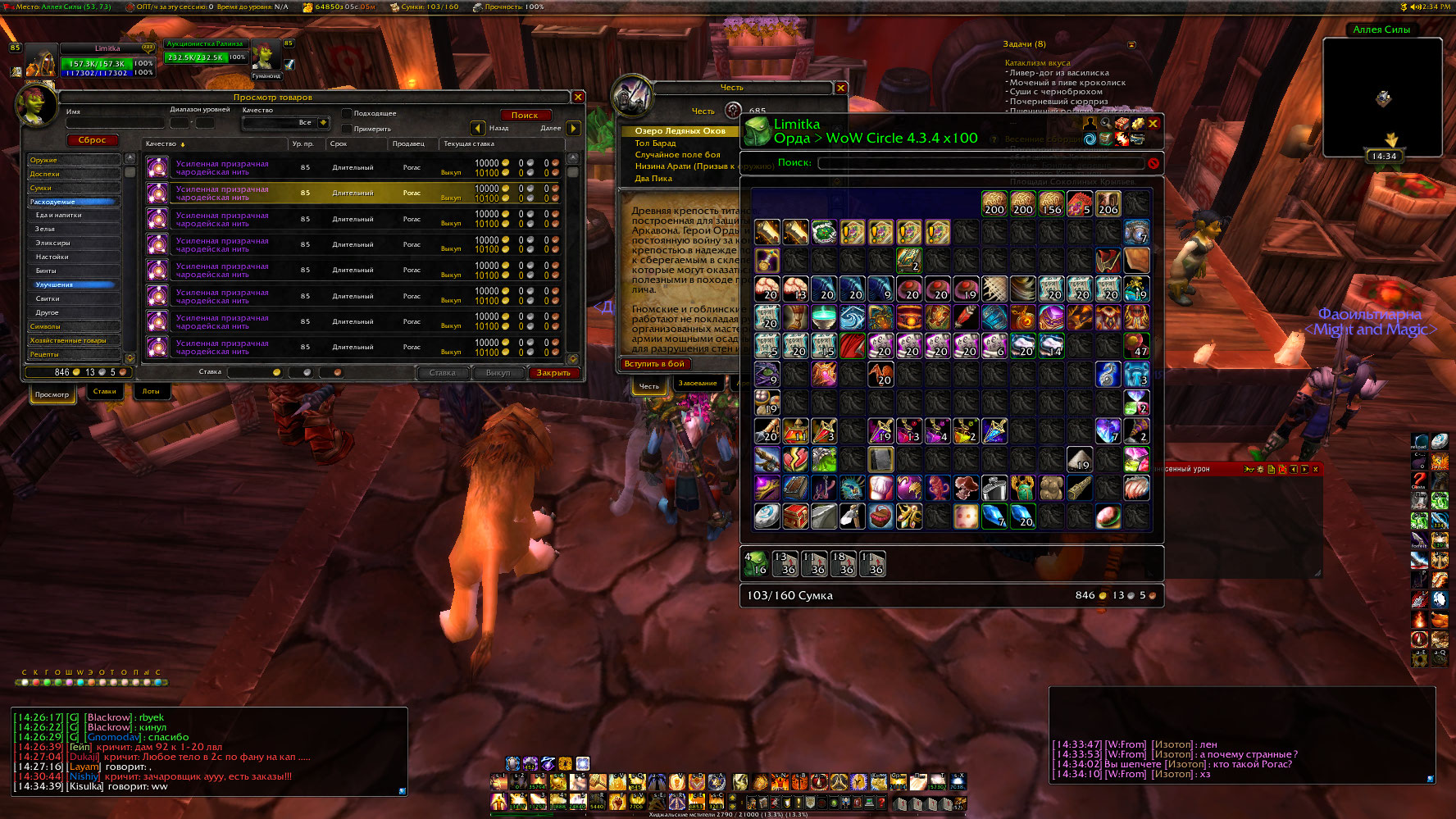Open the Аллея Силы minimap
Screen dimensions: 1456x819
[x=1382, y=97]
